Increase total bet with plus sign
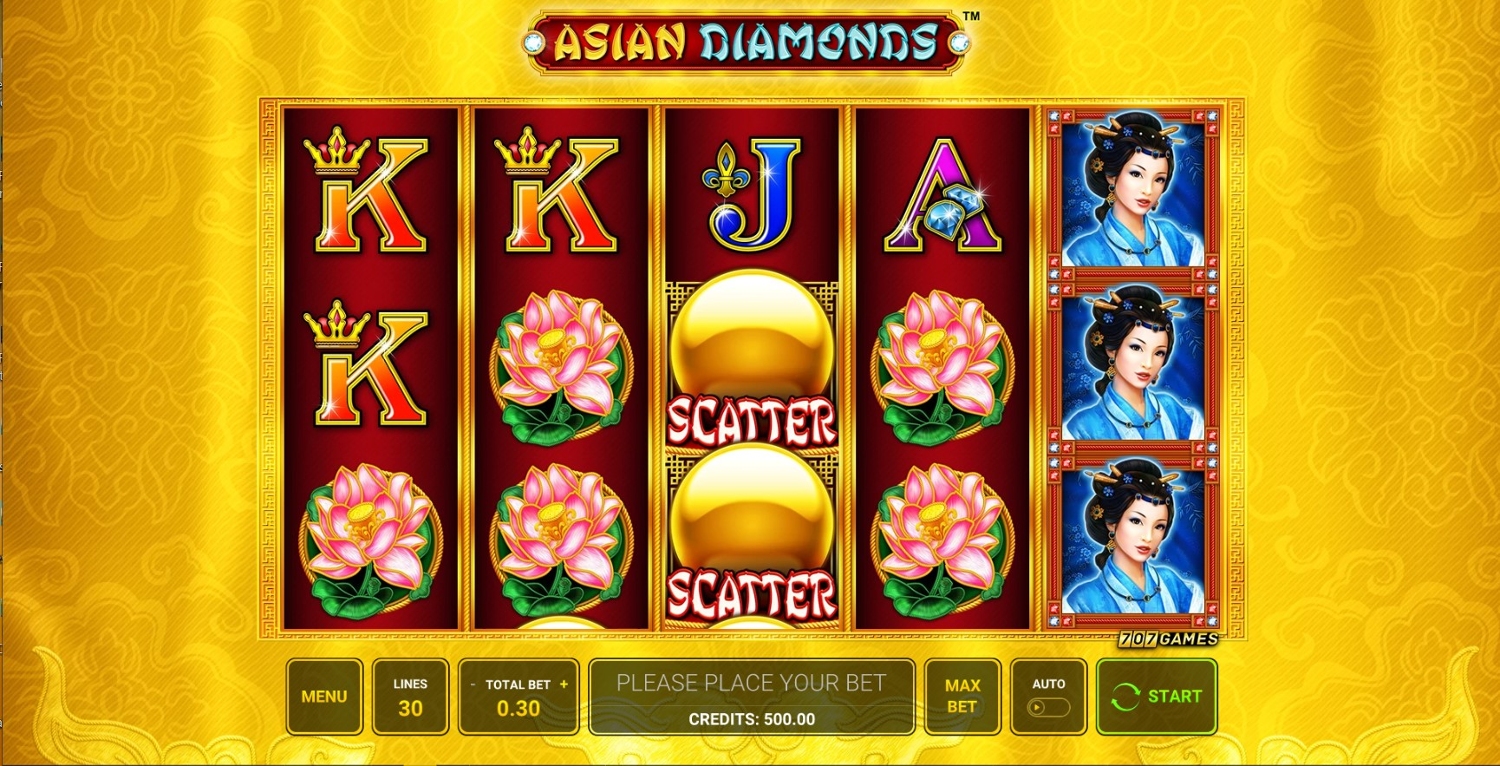This screenshot has width=1500, height=766. pyautogui.click(x=564, y=685)
